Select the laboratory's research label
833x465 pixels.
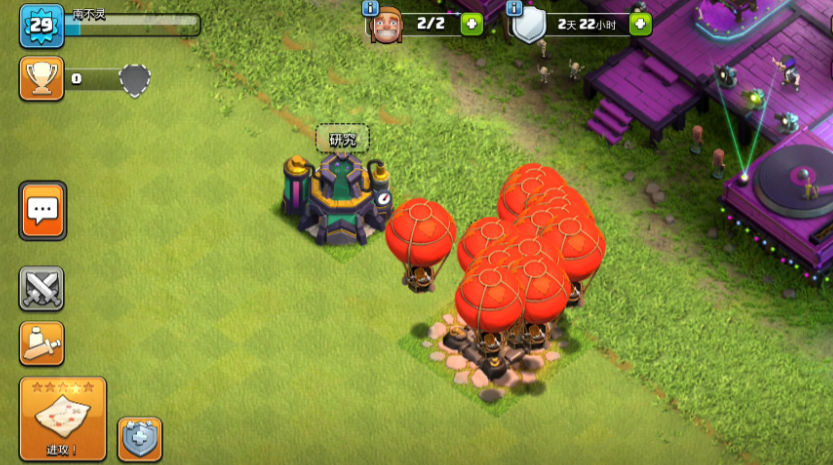click(342, 139)
